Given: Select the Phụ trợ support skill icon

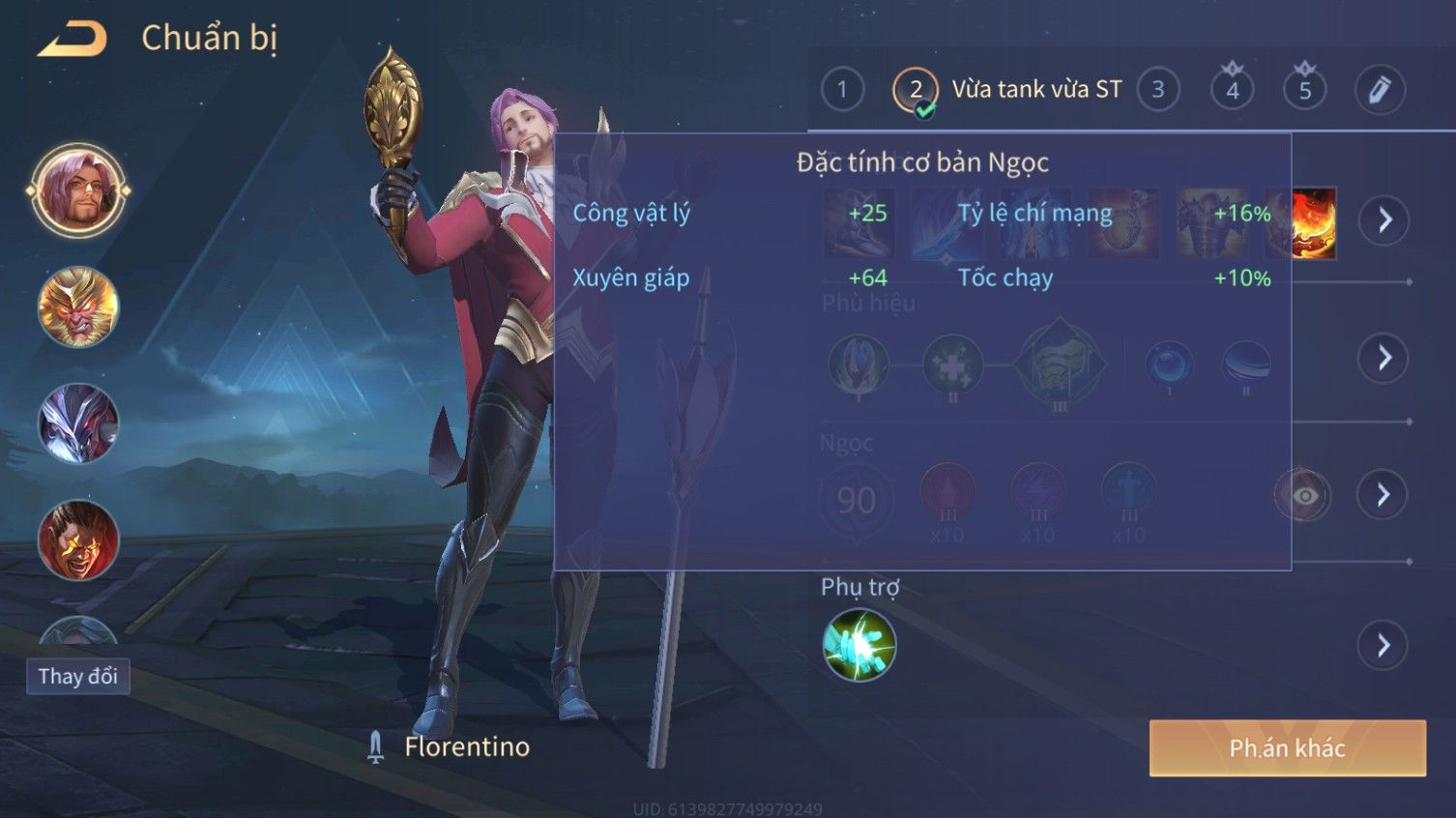Looking at the screenshot, I should 859,645.
